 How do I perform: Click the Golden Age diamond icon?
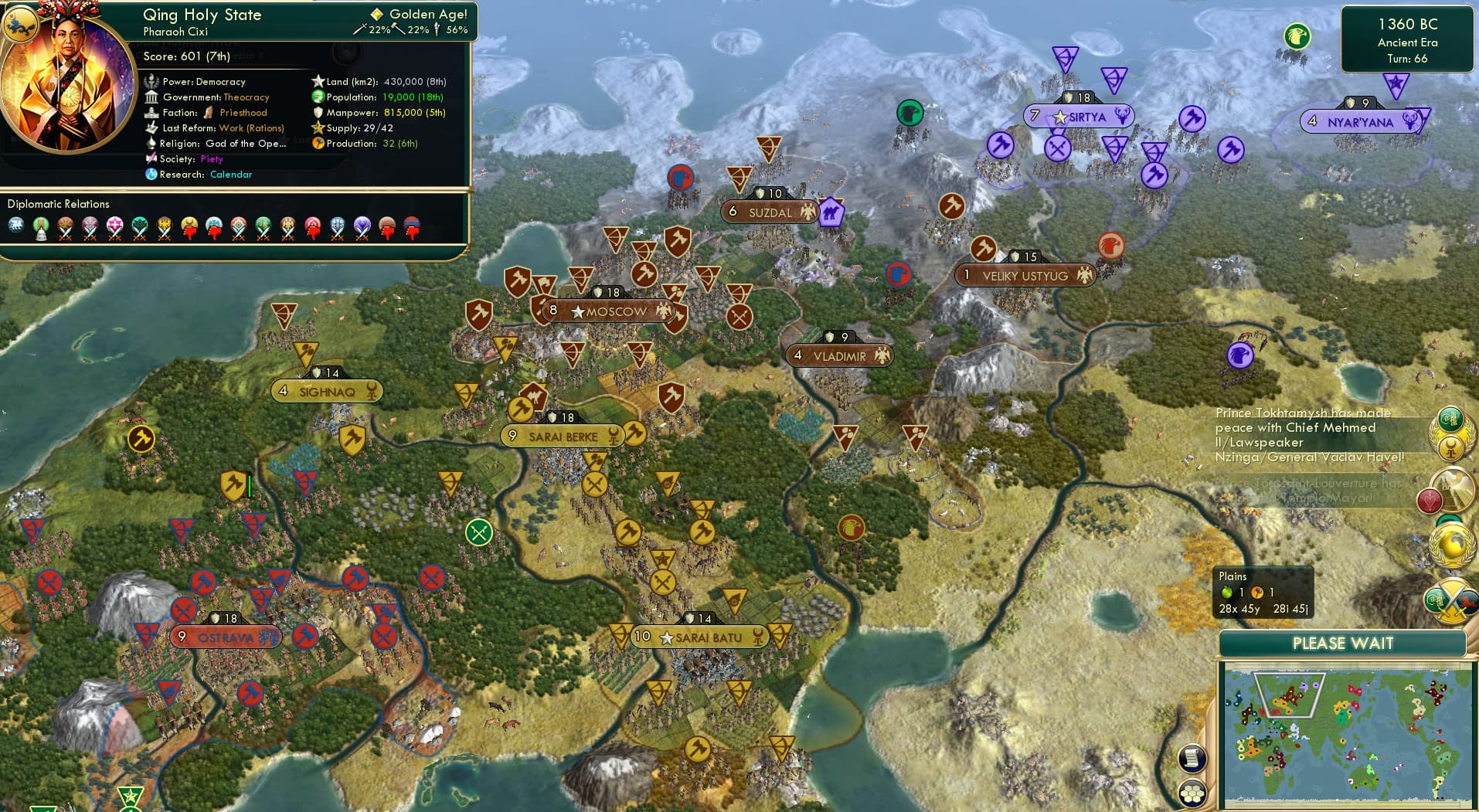tap(378, 13)
